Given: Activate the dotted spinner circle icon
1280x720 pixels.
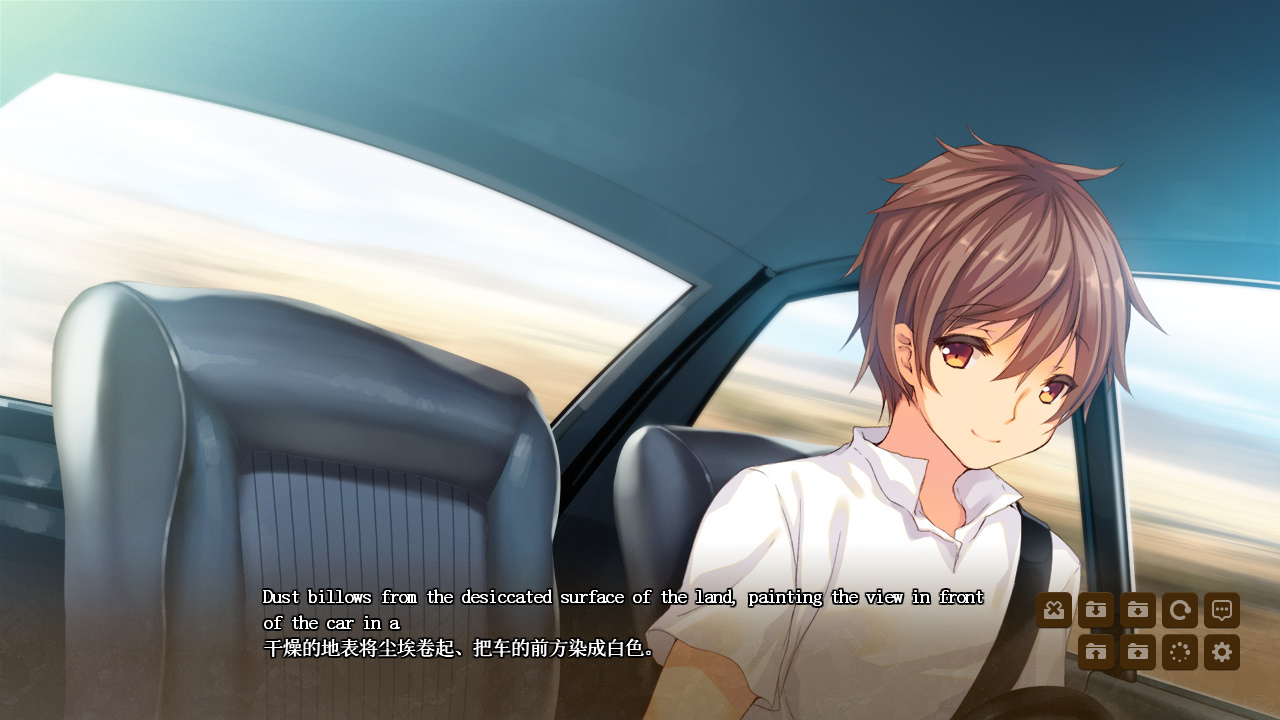Looking at the screenshot, I should (1180, 652).
